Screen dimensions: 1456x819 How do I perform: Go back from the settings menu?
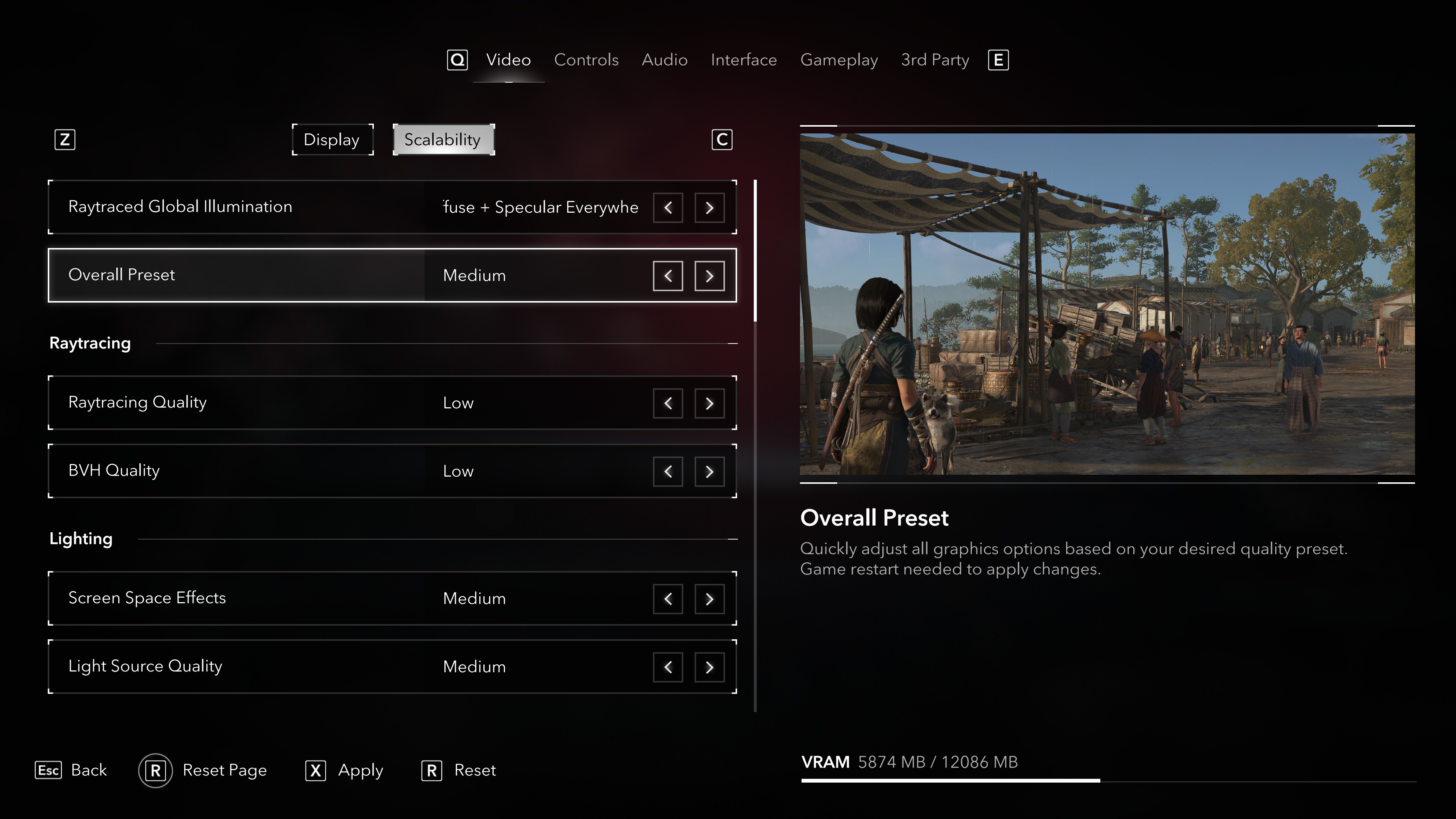tap(71, 770)
